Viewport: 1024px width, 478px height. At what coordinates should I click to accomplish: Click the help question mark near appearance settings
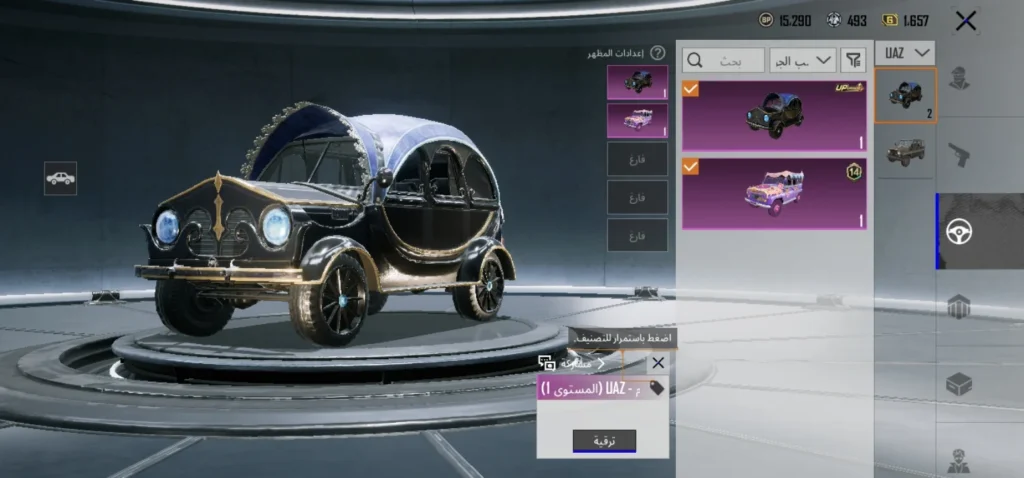(x=658, y=53)
